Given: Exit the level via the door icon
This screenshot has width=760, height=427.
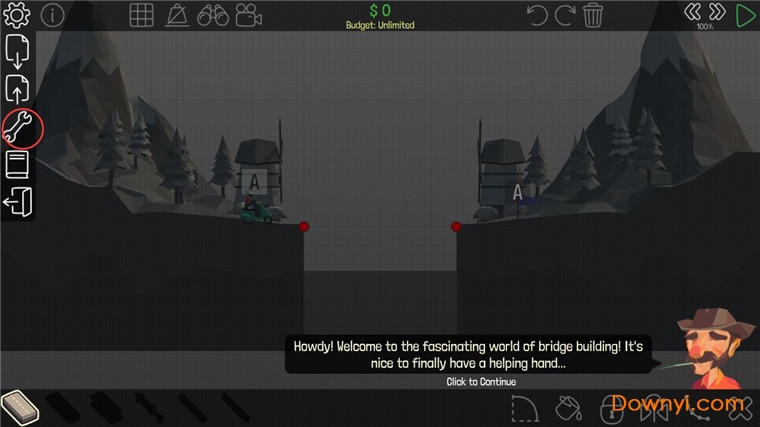Looking at the screenshot, I should (x=18, y=202).
